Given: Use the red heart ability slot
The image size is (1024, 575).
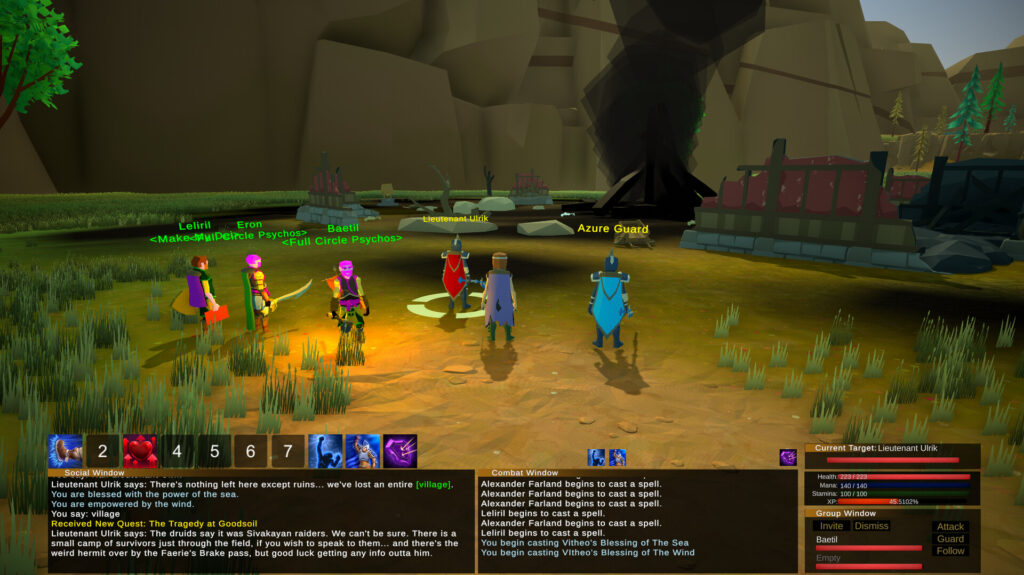Looking at the screenshot, I should point(140,451).
